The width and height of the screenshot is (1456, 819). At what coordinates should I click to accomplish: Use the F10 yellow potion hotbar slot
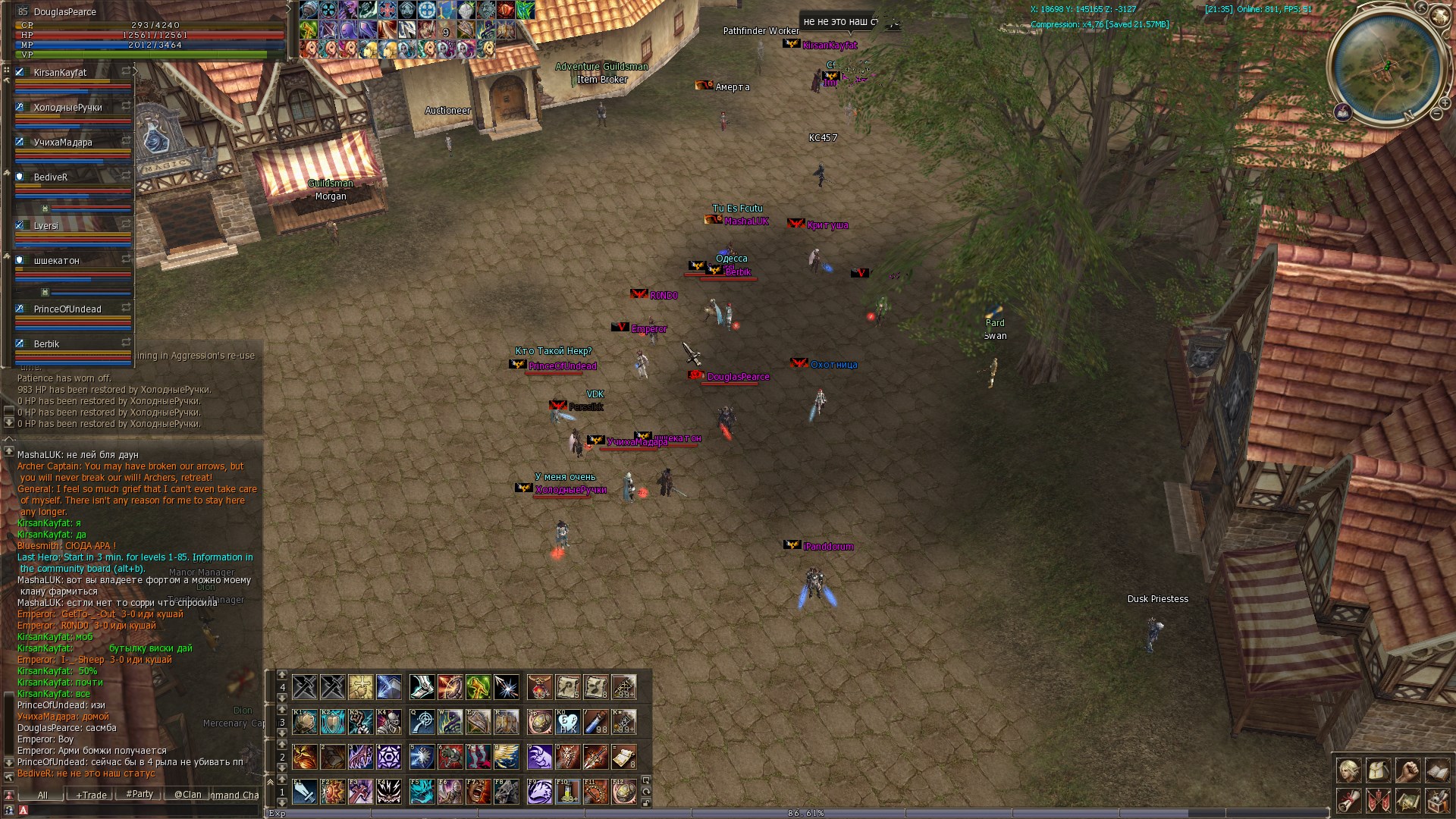pos(567,792)
